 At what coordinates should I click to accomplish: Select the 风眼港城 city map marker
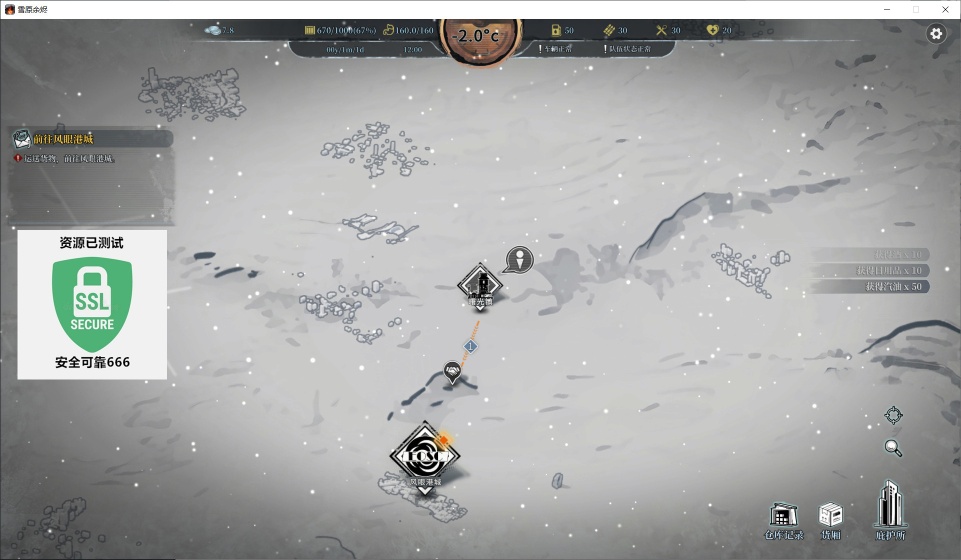424,457
